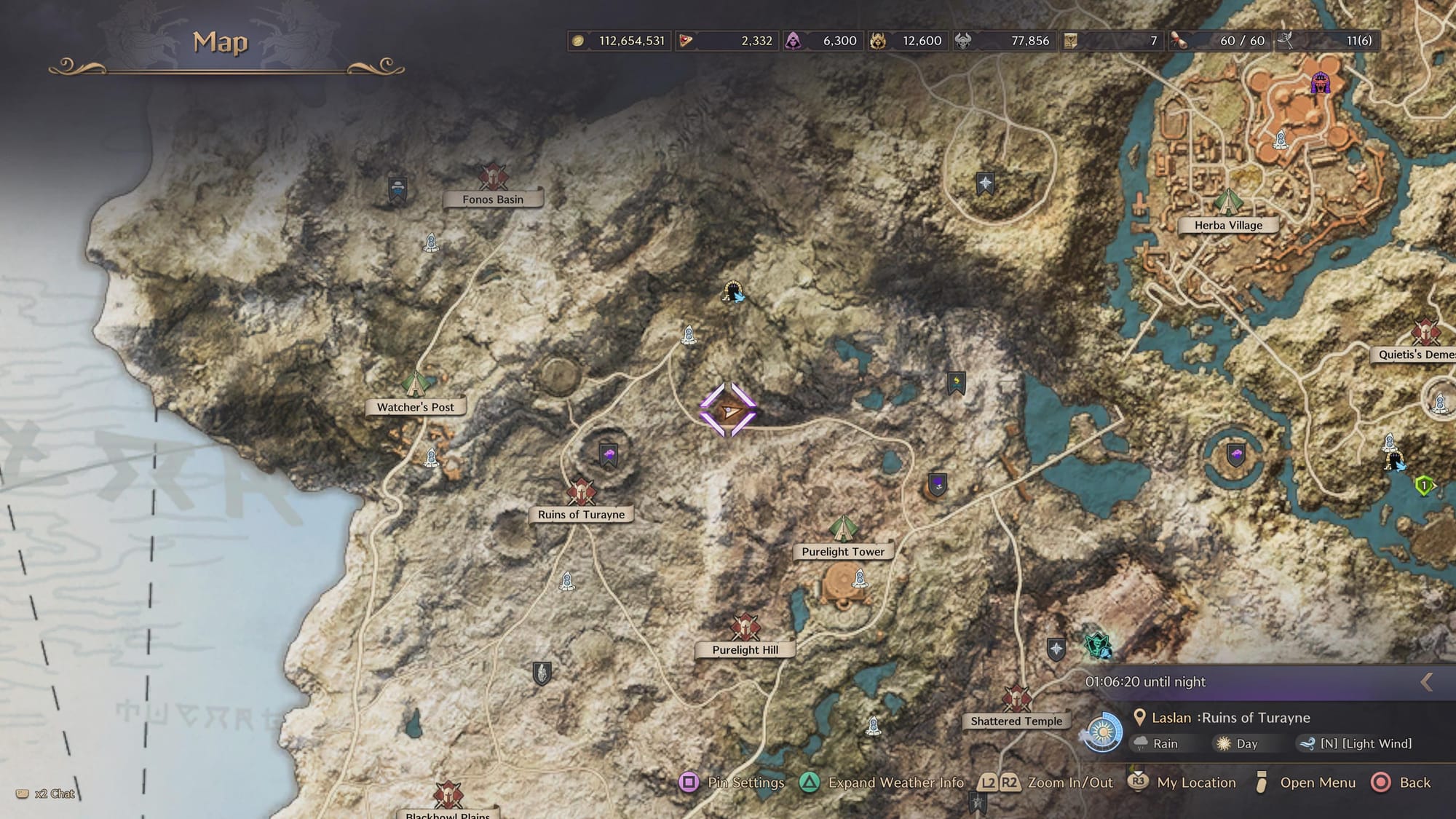
Task: Click the Quietis's Demesne marker
Action: [x=1425, y=333]
